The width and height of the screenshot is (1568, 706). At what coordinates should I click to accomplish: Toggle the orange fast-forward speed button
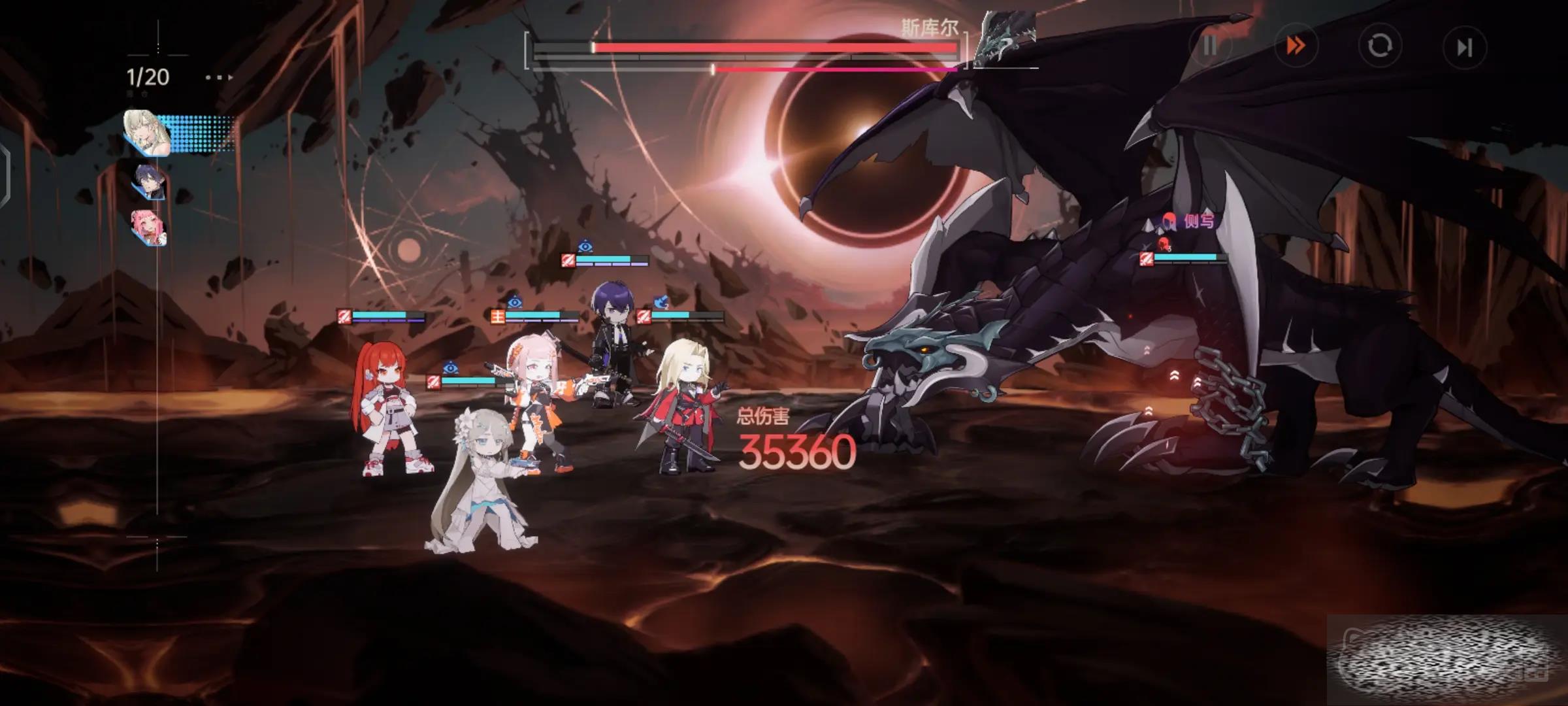pyautogui.click(x=1296, y=46)
